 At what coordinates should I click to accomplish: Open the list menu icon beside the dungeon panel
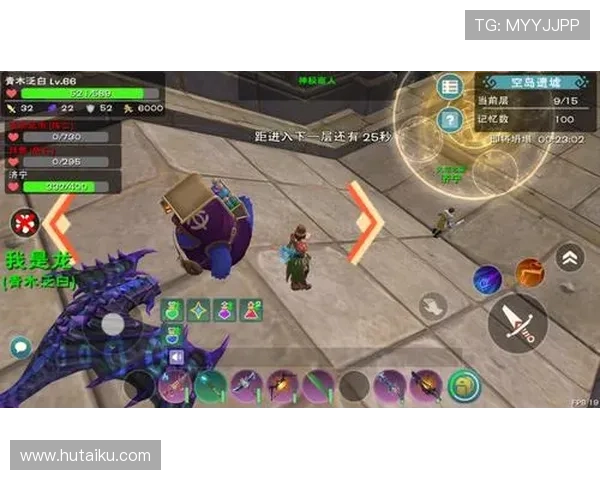[x=450, y=87]
